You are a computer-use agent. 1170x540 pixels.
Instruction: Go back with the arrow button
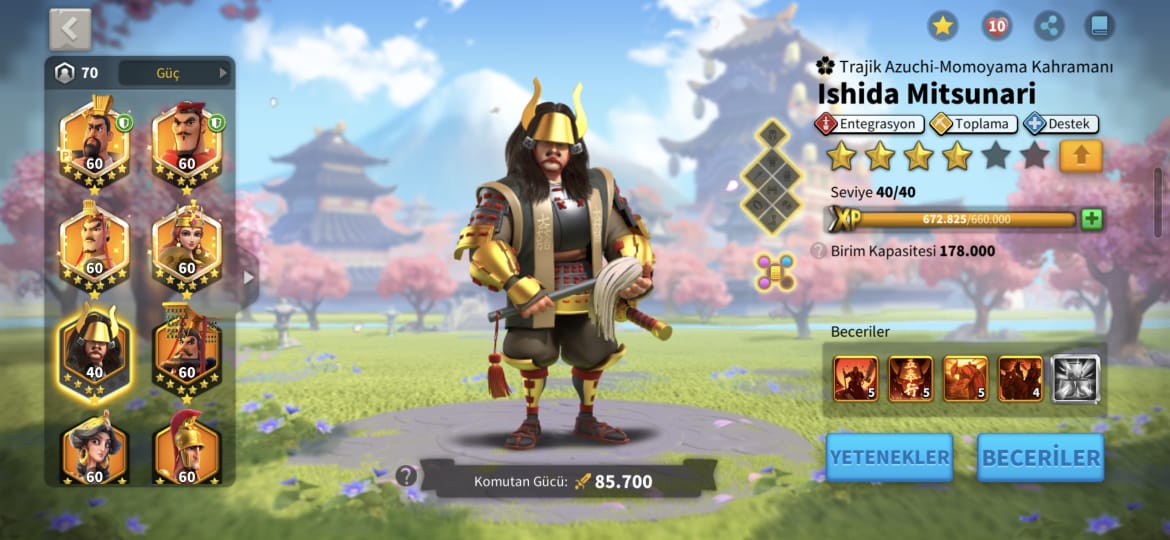click(x=70, y=29)
